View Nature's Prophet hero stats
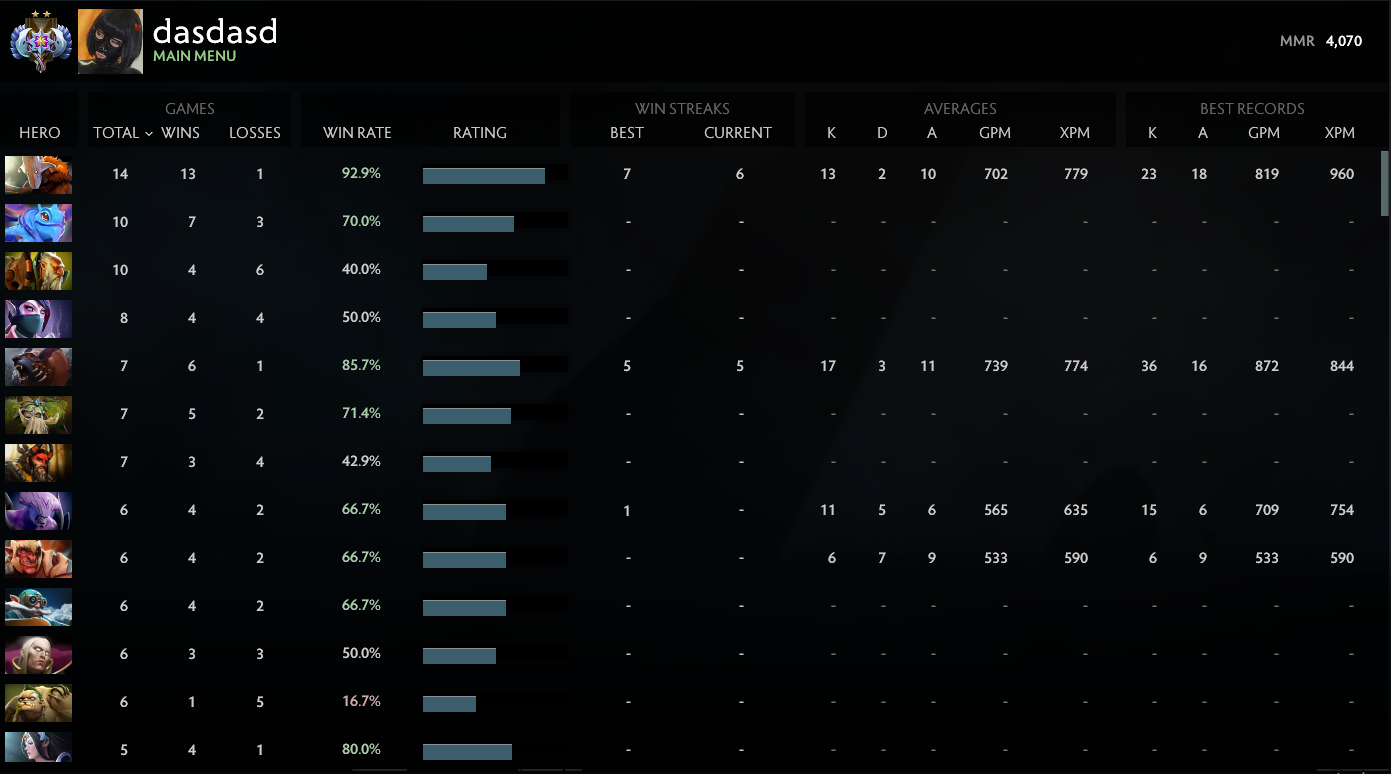Viewport: 1391px width, 774px height. click(36, 414)
